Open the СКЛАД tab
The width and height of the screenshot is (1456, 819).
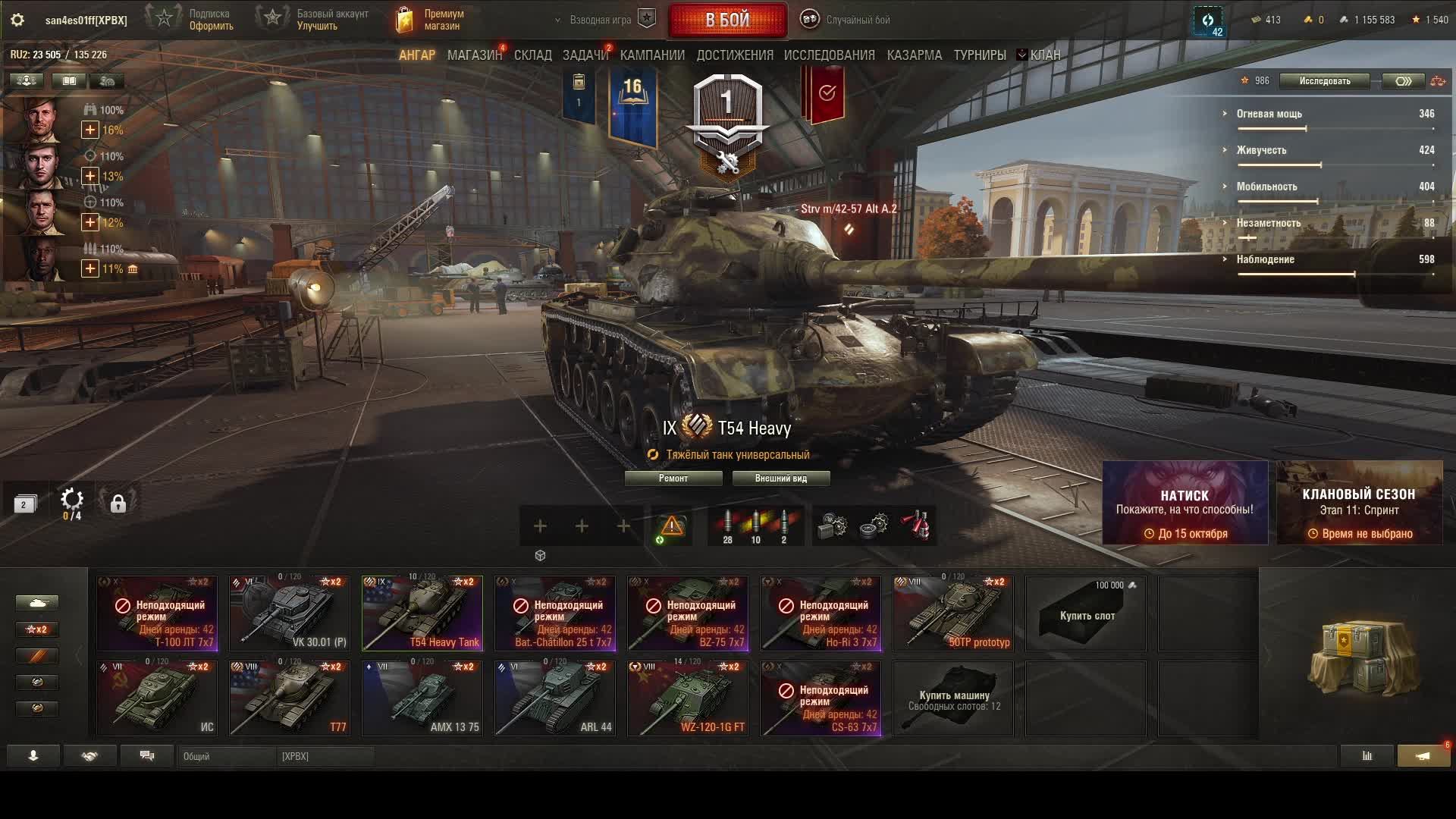pos(532,55)
